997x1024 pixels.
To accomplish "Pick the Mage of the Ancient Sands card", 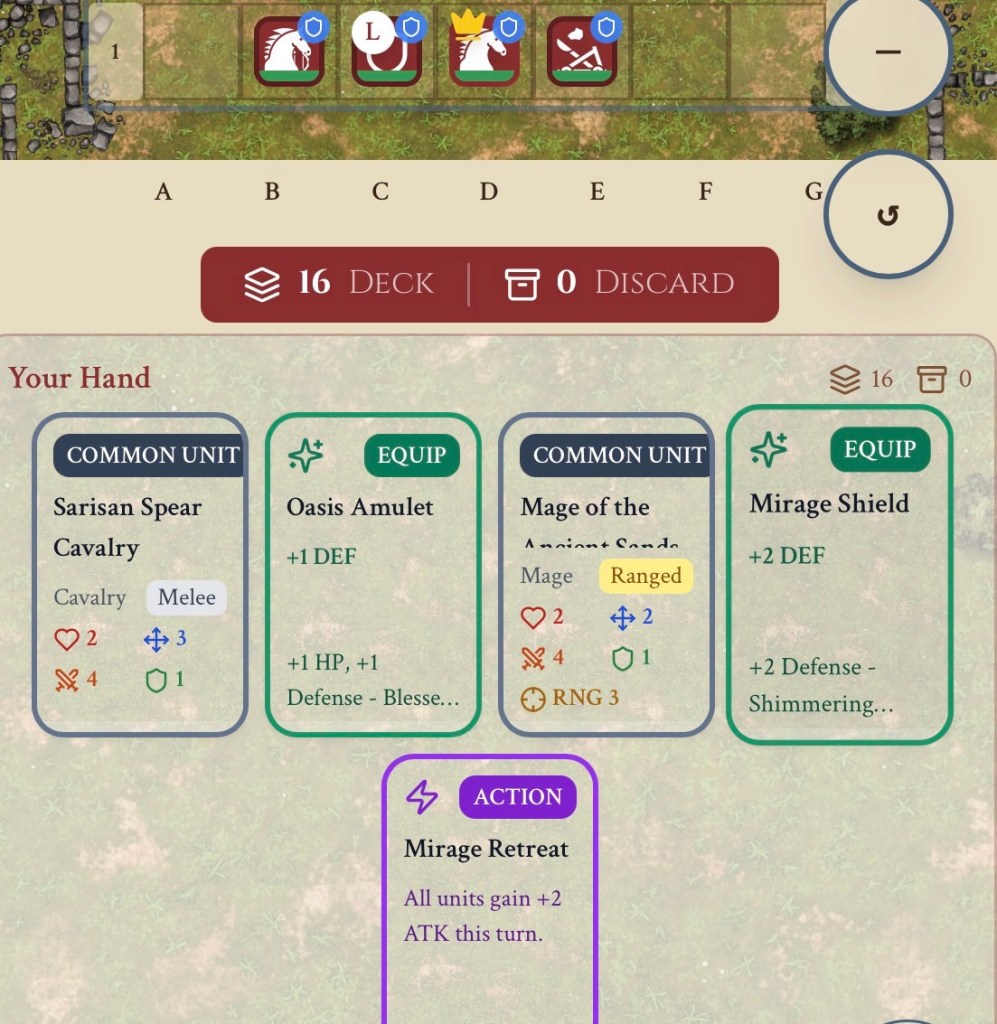I will coord(606,575).
